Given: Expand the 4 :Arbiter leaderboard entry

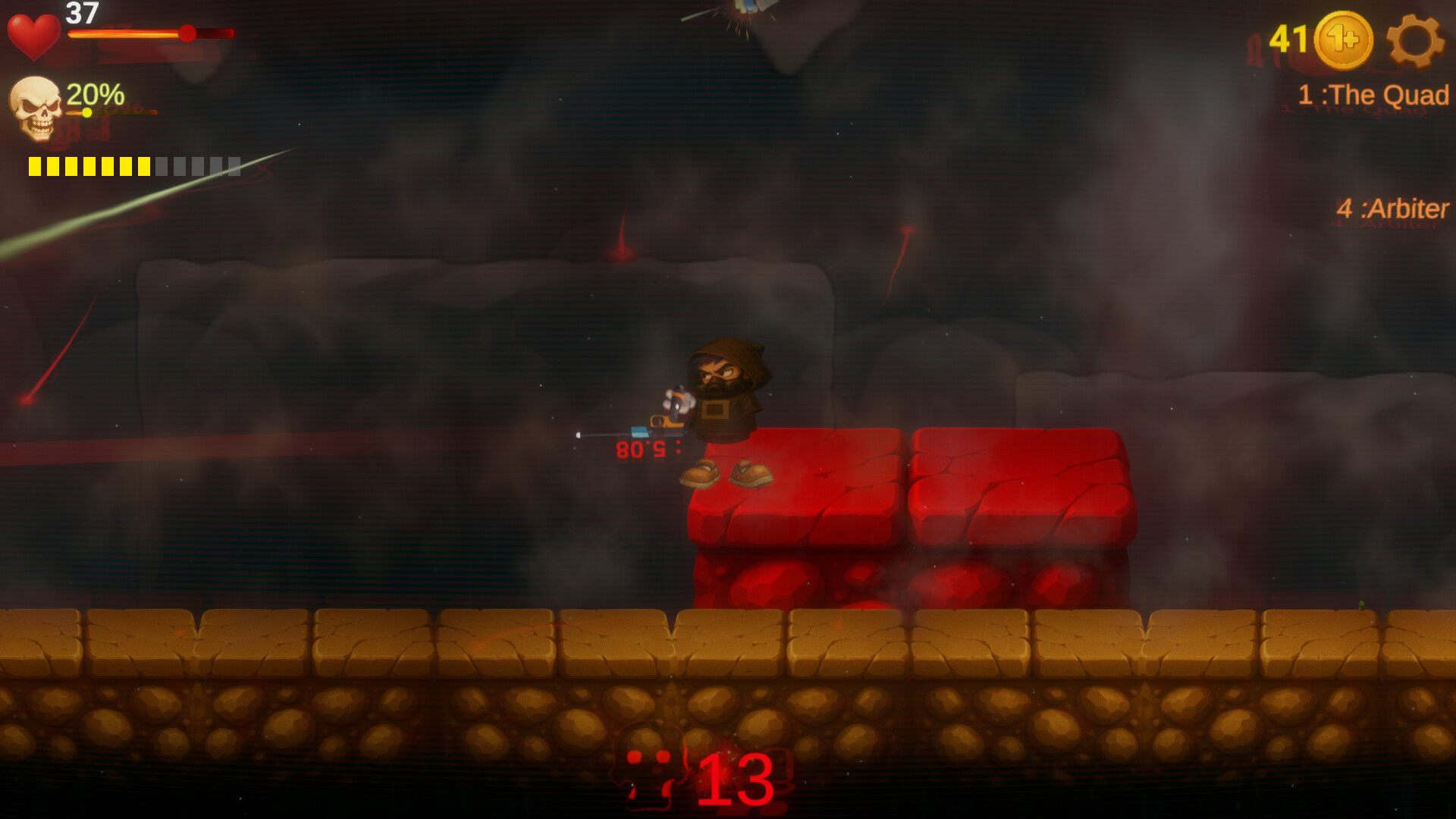Looking at the screenshot, I should [x=1394, y=206].
